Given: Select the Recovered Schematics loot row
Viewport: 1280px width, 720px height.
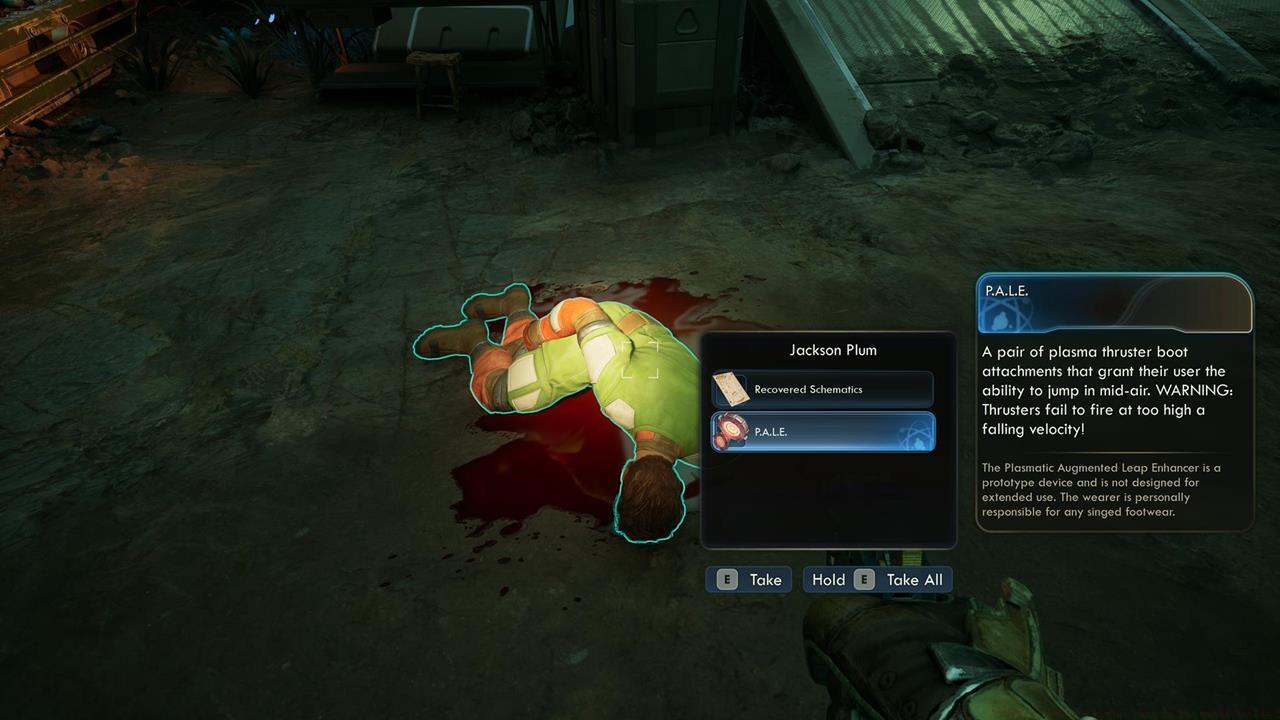Looking at the screenshot, I should pyautogui.click(x=822, y=389).
